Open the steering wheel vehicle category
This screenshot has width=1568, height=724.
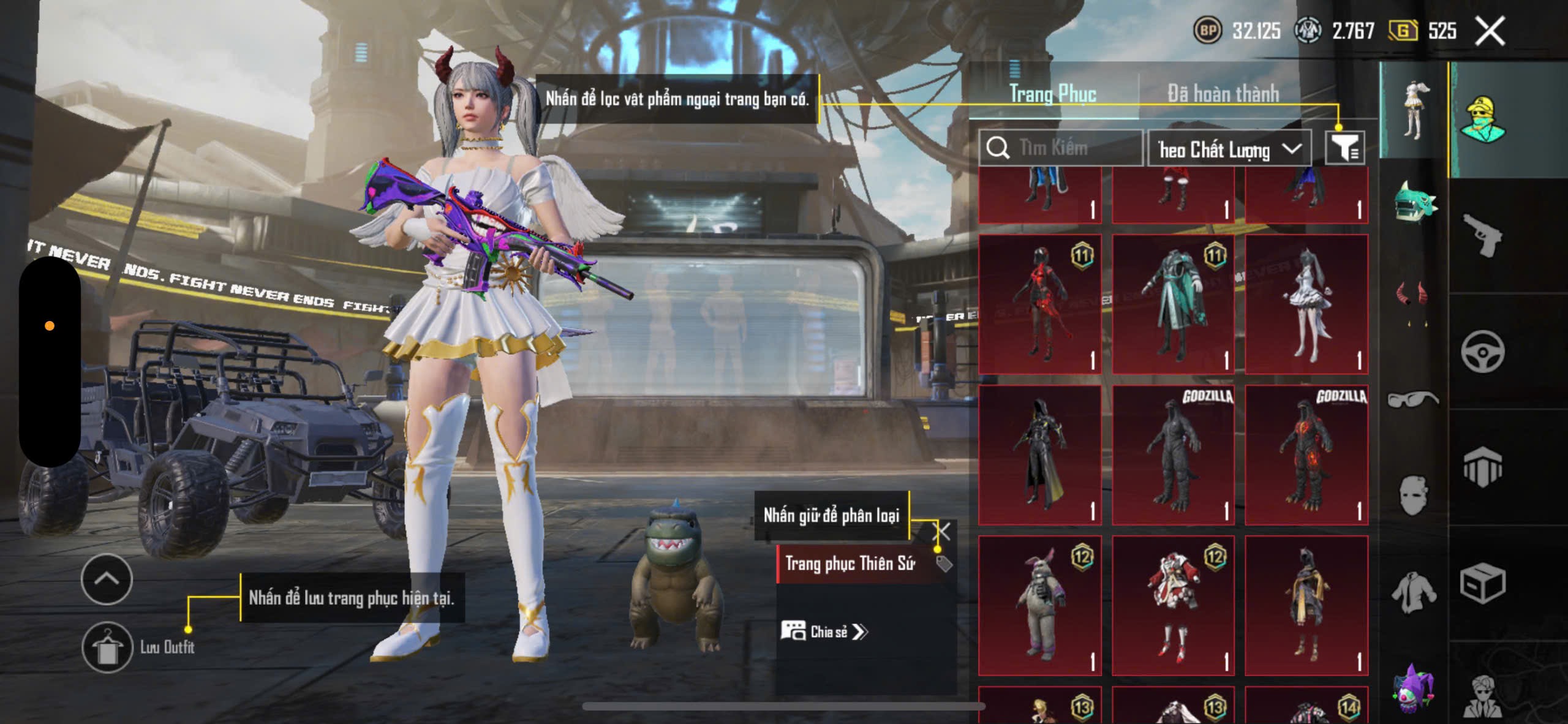[1482, 352]
